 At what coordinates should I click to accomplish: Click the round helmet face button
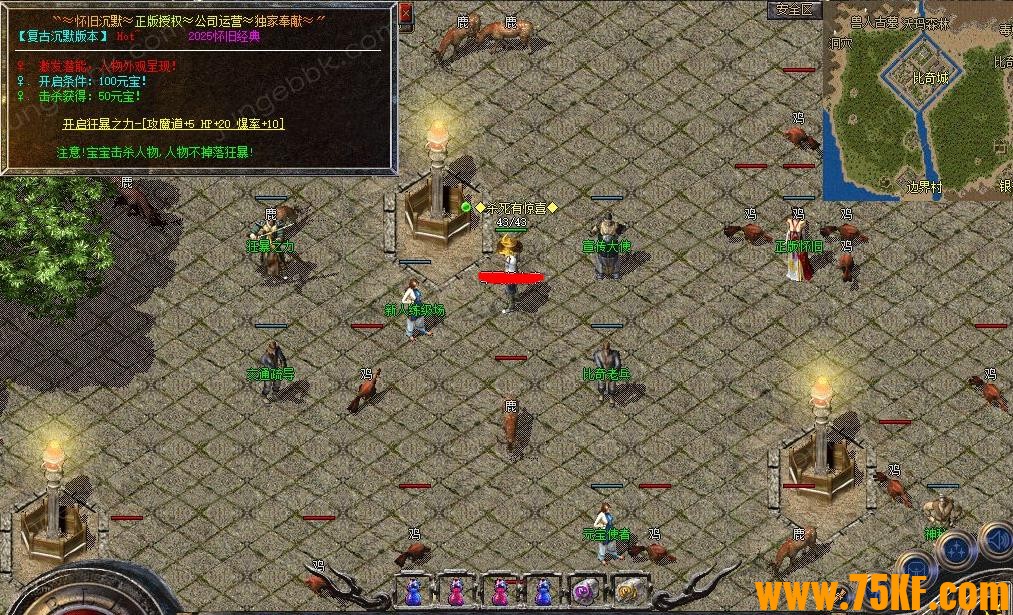914,570
